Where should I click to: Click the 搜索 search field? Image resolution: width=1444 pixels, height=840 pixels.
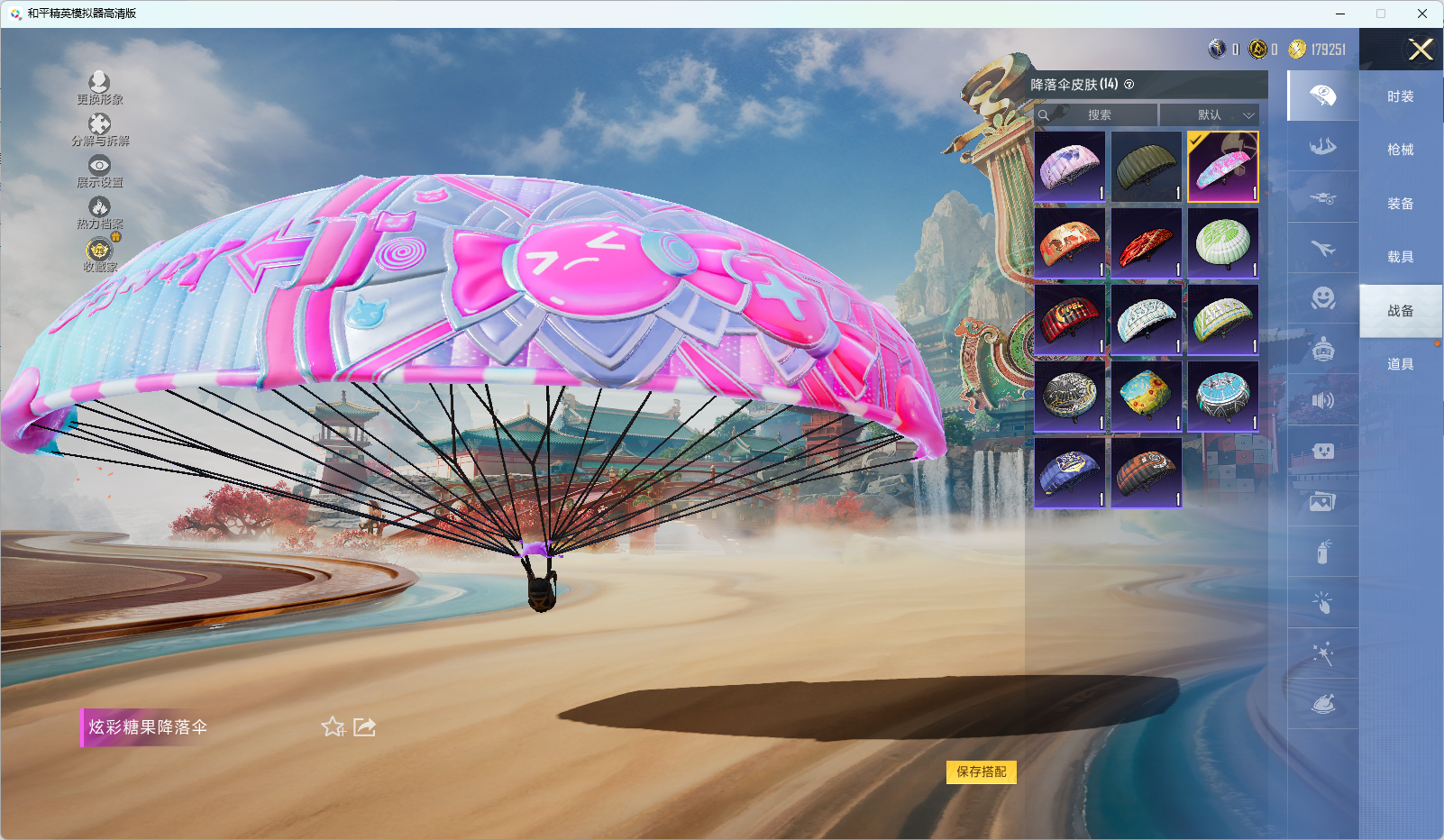point(1098,115)
